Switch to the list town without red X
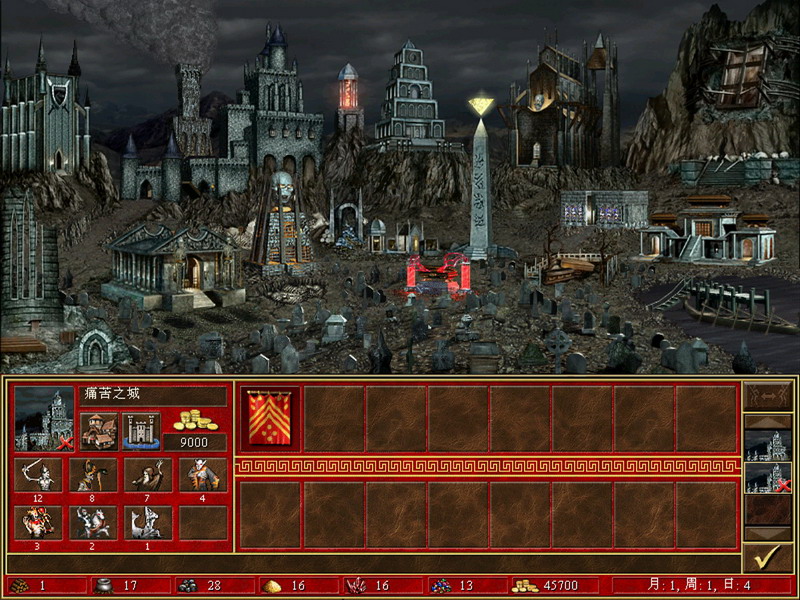This screenshot has height=600, width=800. pos(768,445)
